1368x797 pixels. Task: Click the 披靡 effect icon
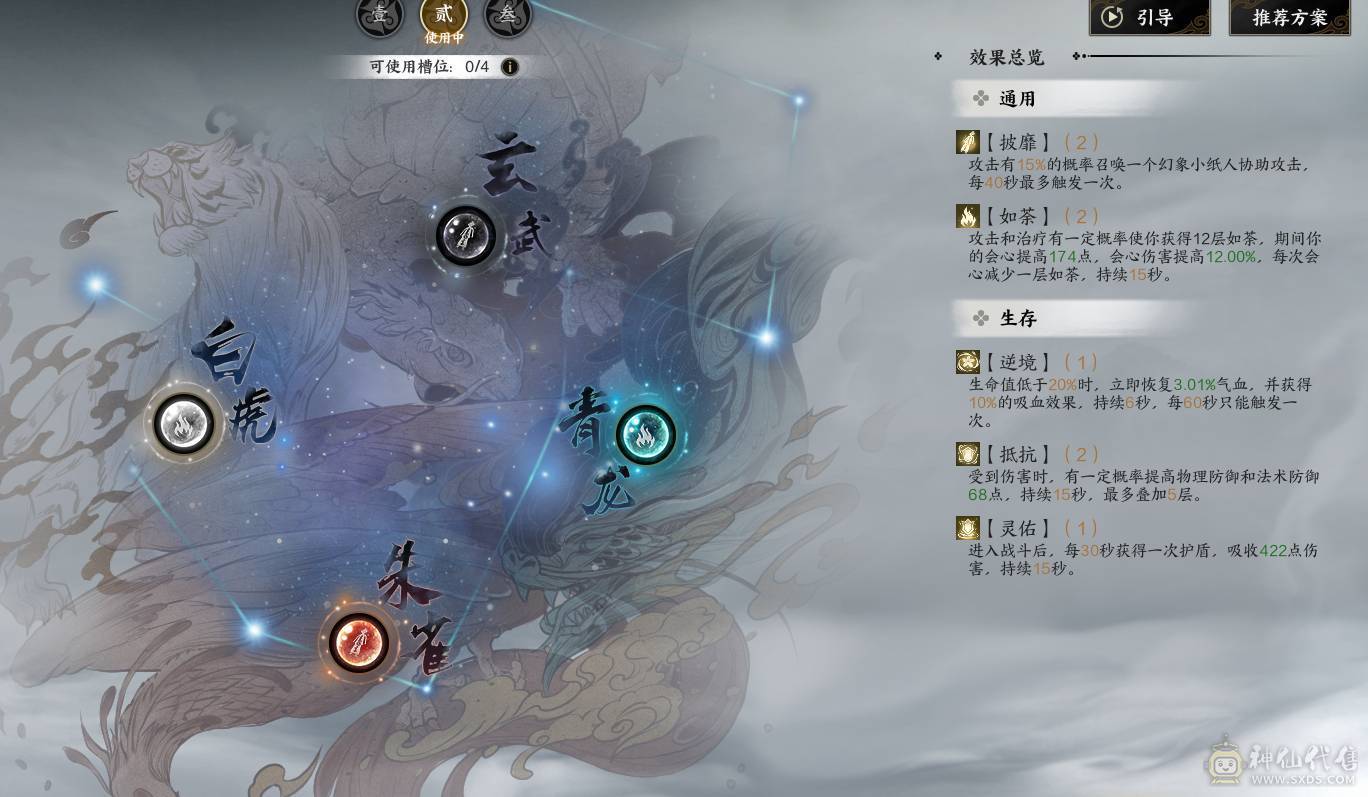(967, 141)
